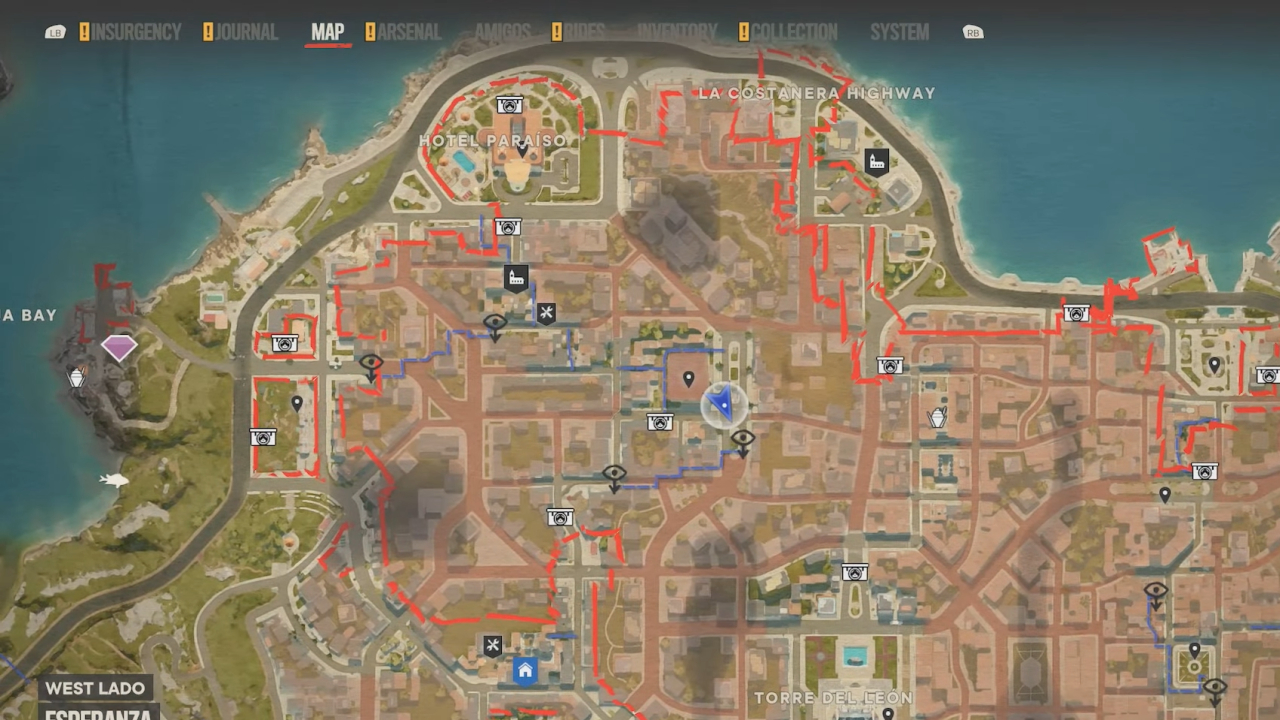Image resolution: width=1280 pixels, height=720 pixels.
Task: Select the church landmark icon near the northeast coast
Action: pyautogui.click(x=876, y=161)
